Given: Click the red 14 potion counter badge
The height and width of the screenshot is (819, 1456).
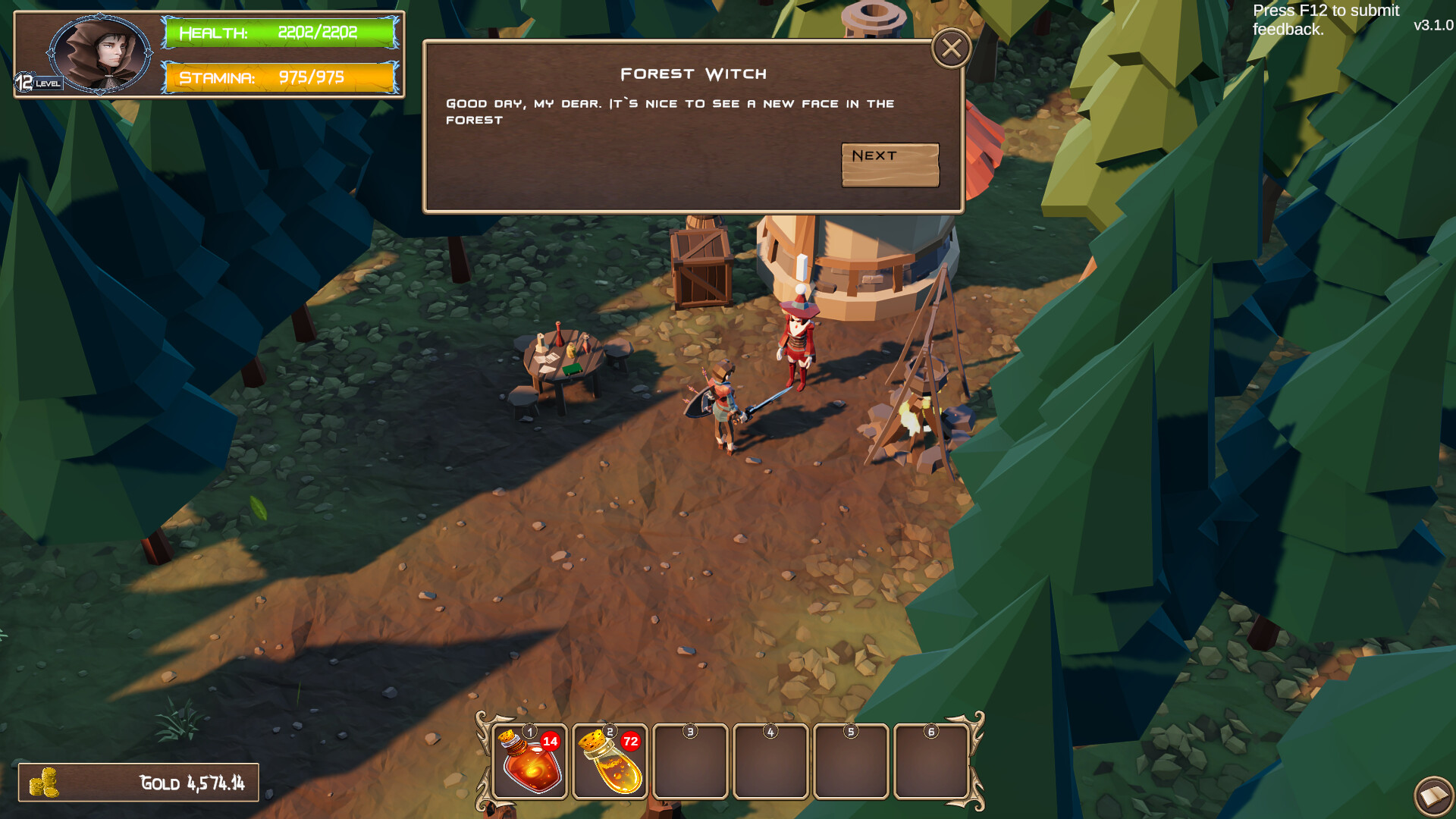Looking at the screenshot, I should tap(551, 743).
